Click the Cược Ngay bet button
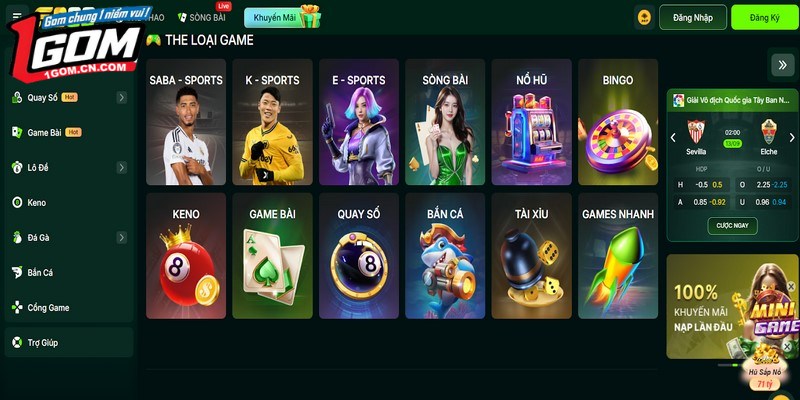 click(x=732, y=226)
